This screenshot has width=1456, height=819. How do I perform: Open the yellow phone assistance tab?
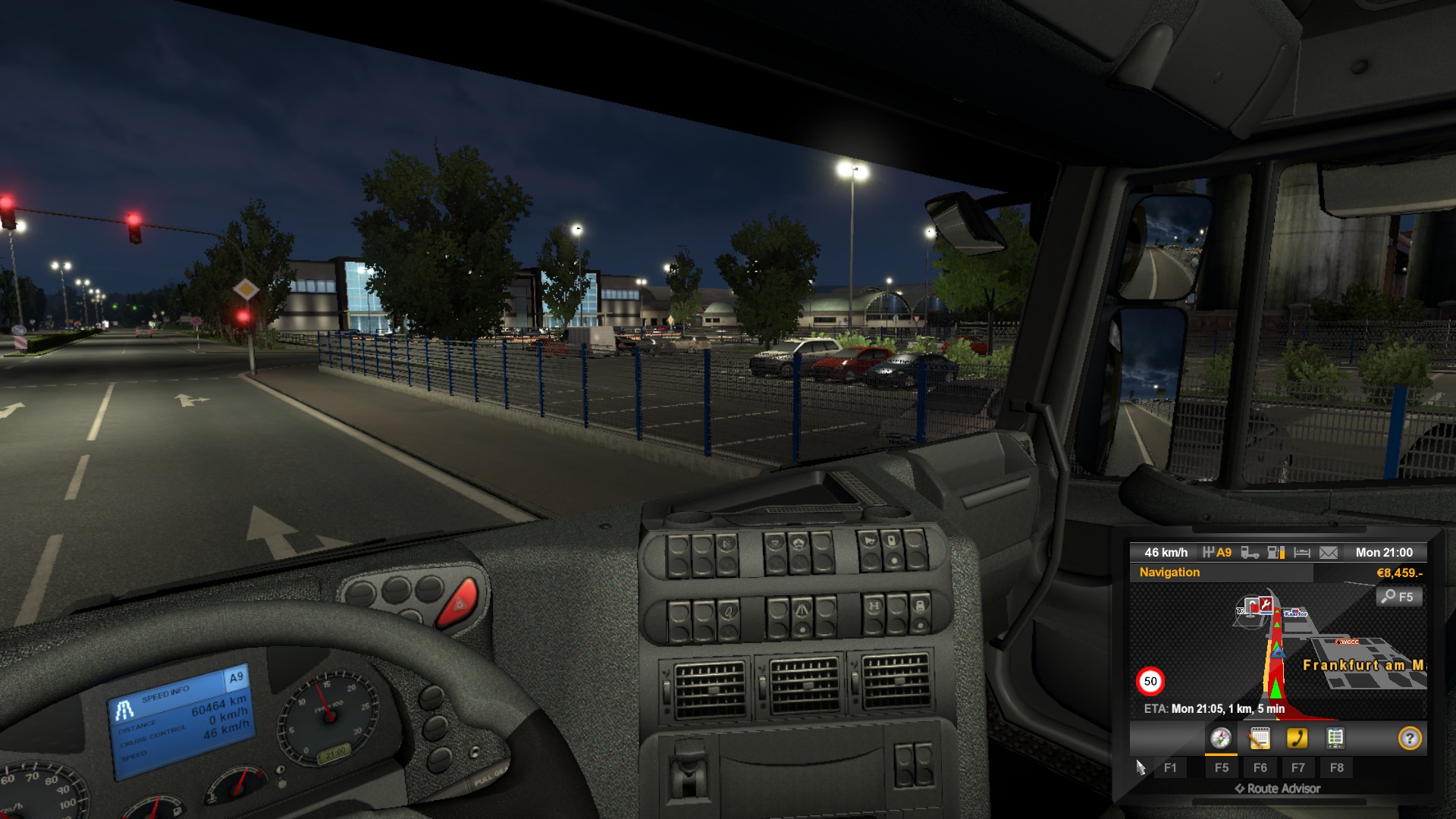point(1298,738)
